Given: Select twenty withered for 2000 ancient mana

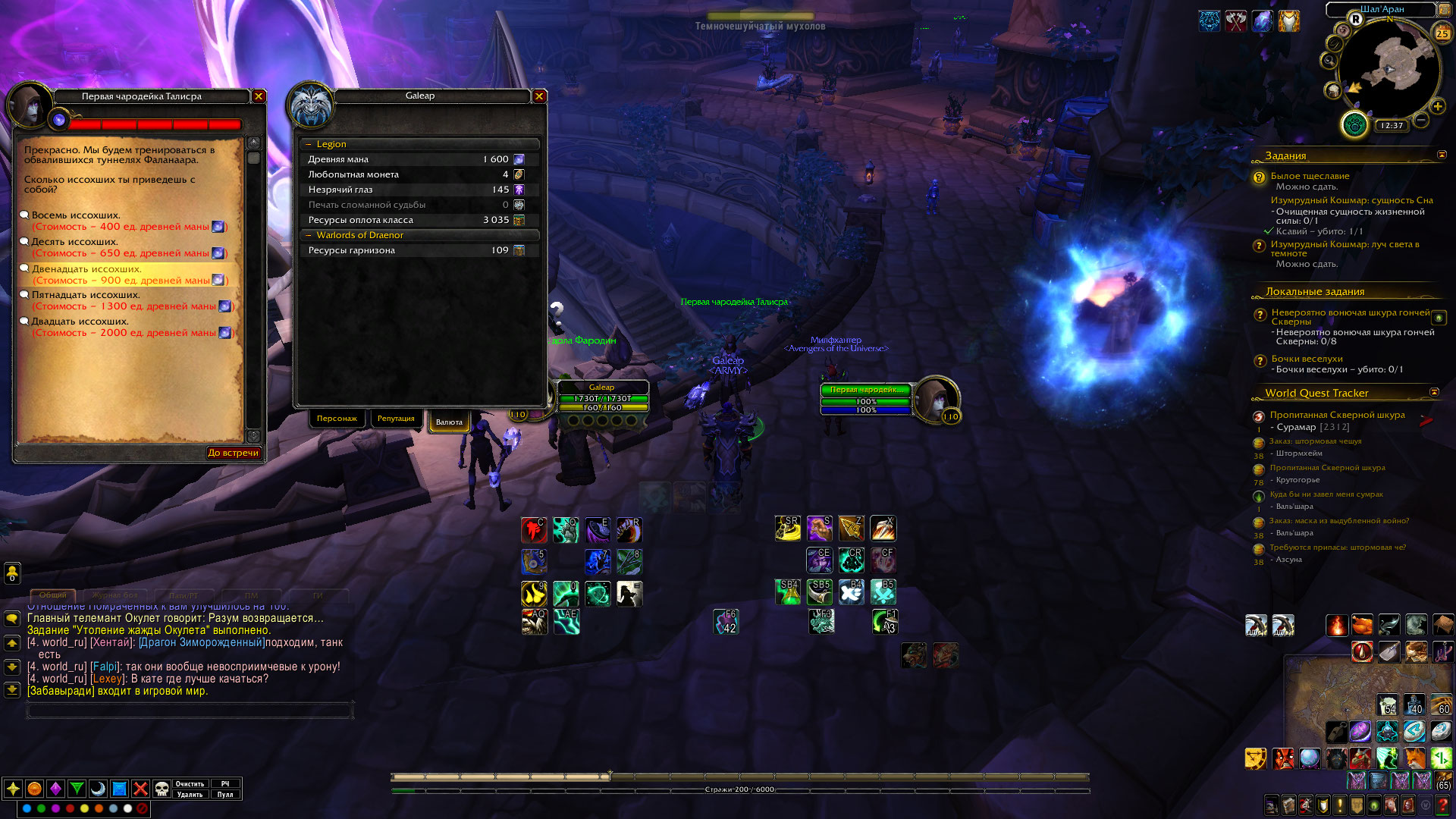Looking at the screenshot, I should pyautogui.click(x=80, y=322).
